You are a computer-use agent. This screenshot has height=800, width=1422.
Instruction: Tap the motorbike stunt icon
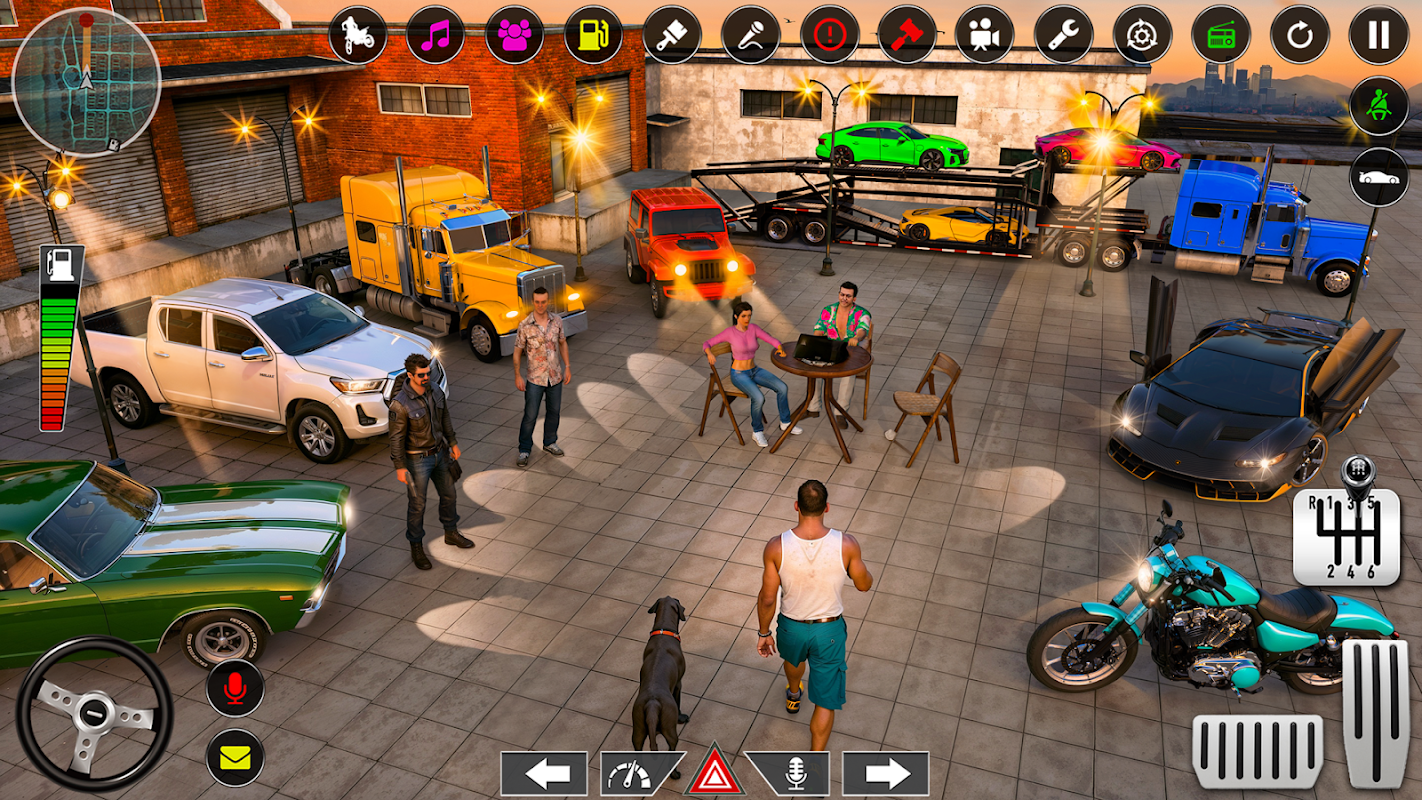pyautogui.click(x=357, y=35)
